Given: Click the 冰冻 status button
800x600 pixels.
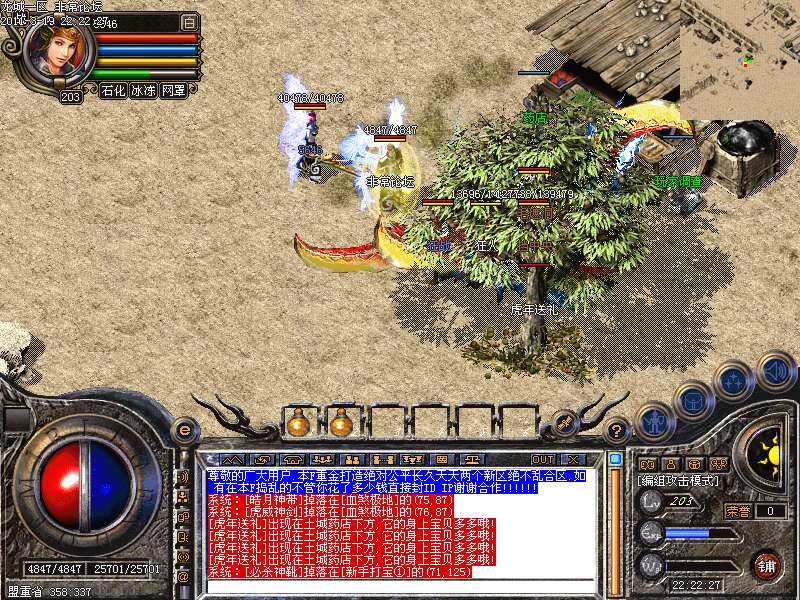Looking at the screenshot, I should pos(143,90).
